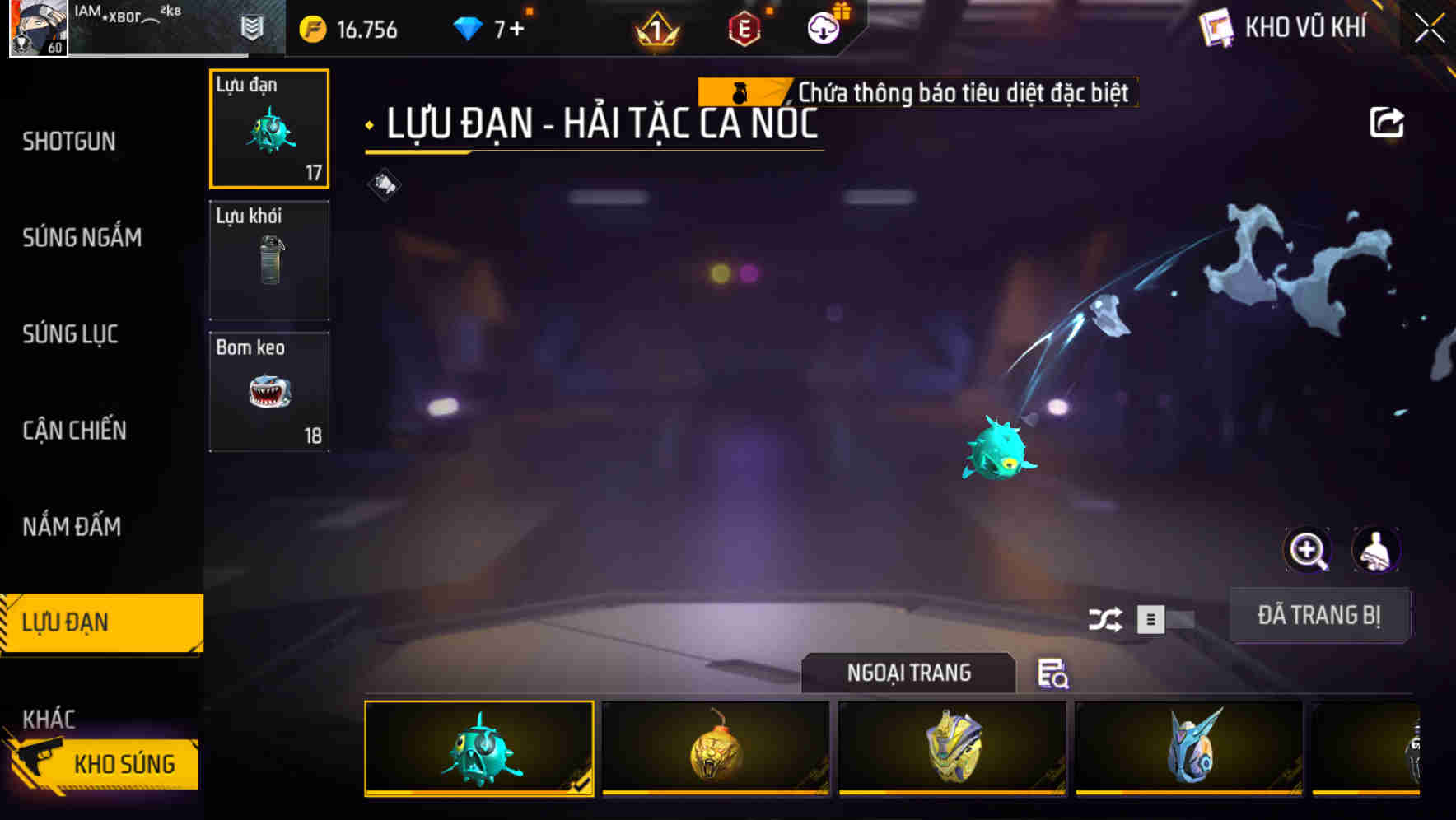Click the cloud download gift icon
This screenshot has width=1456, height=820.
click(822, 28)
